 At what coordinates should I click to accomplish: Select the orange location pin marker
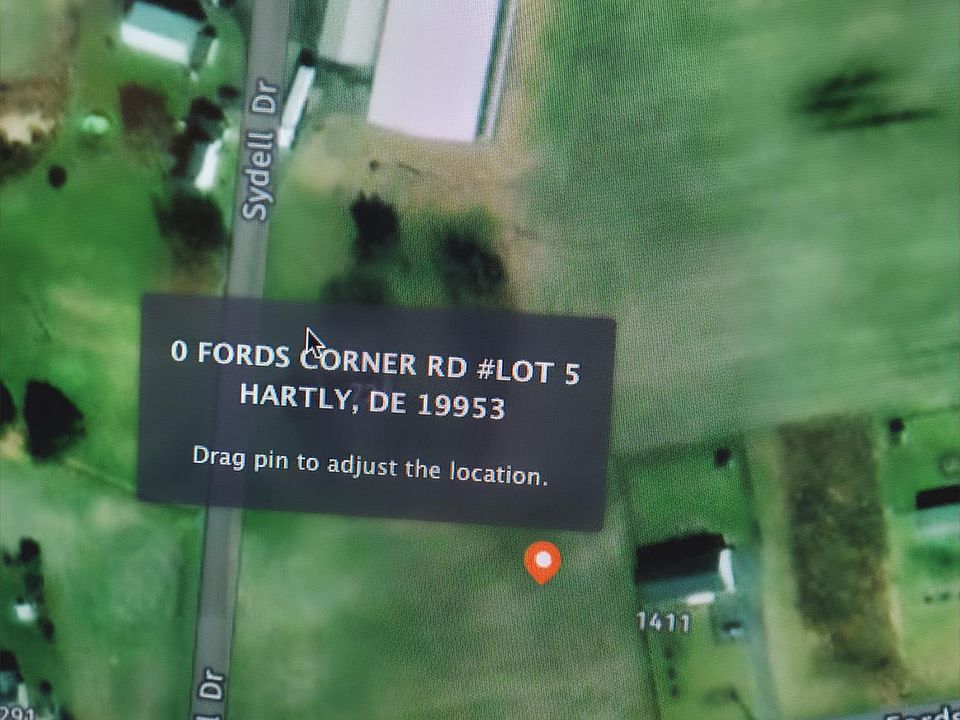click(x=542, y=561)
